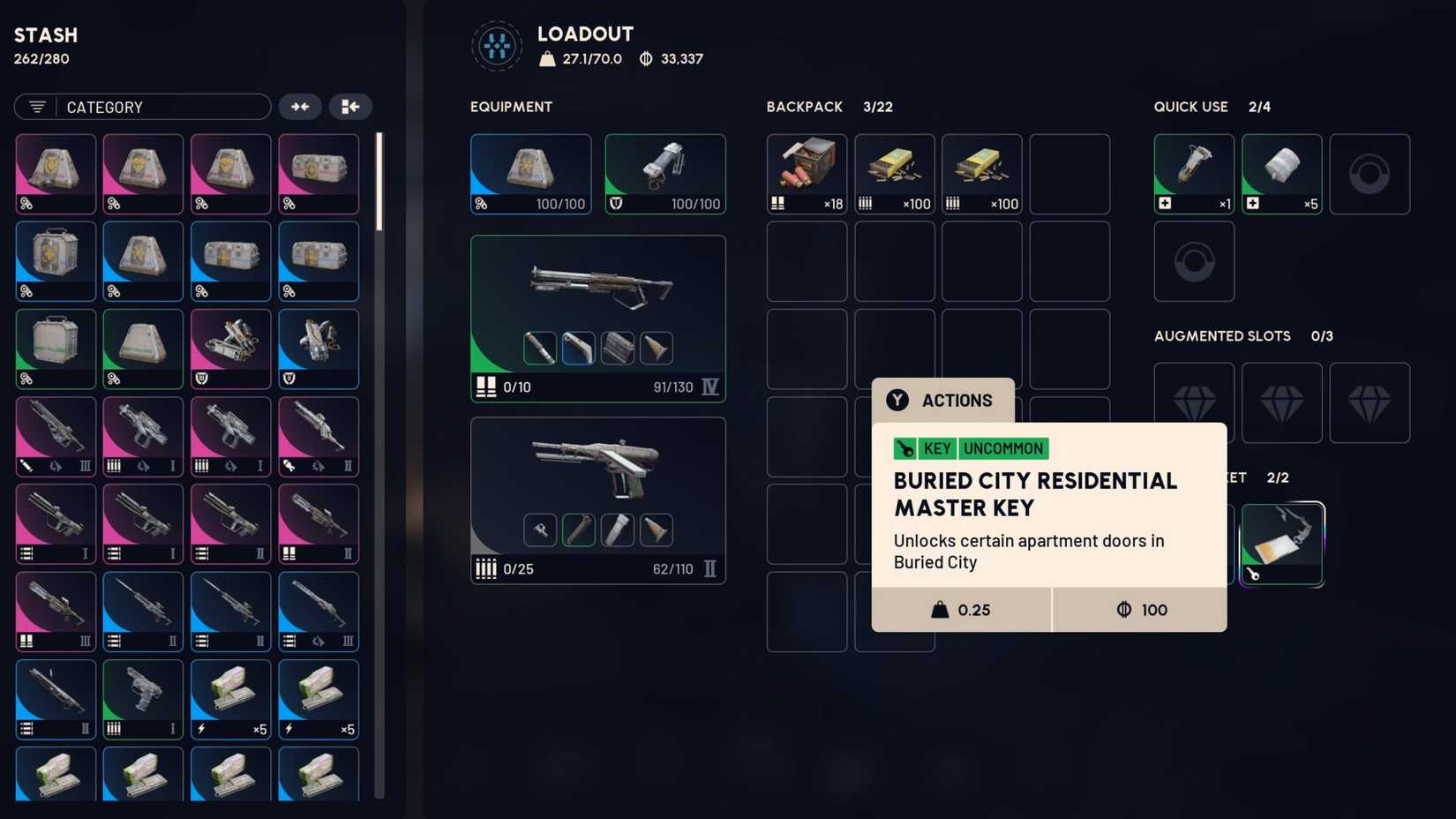Toggle the stack items button beside Category
Screen dimensions: 1456x819
(x=300, y=106)
